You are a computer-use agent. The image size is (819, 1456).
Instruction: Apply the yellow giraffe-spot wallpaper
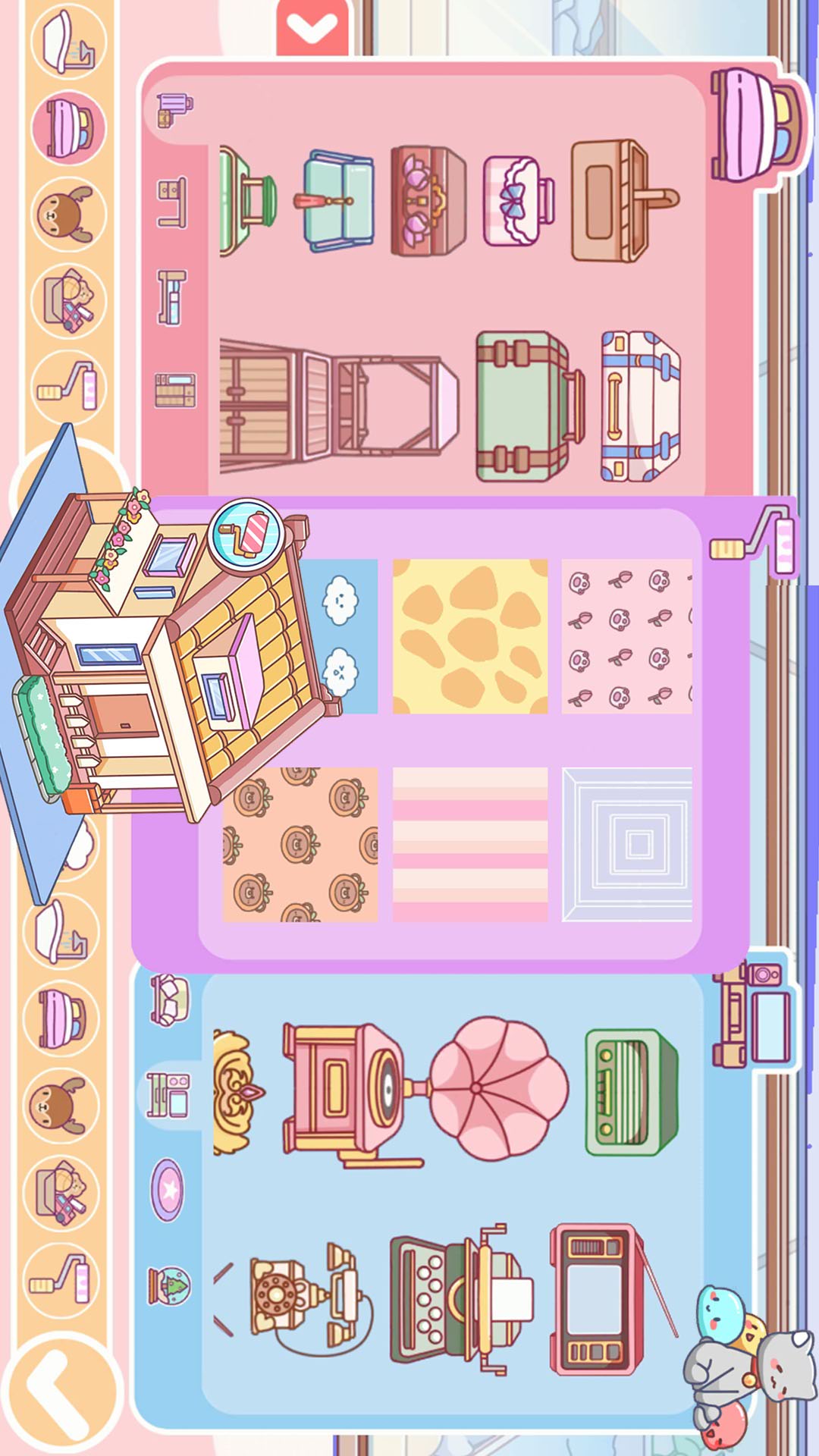pyautogui.click(x=470, y=636)
